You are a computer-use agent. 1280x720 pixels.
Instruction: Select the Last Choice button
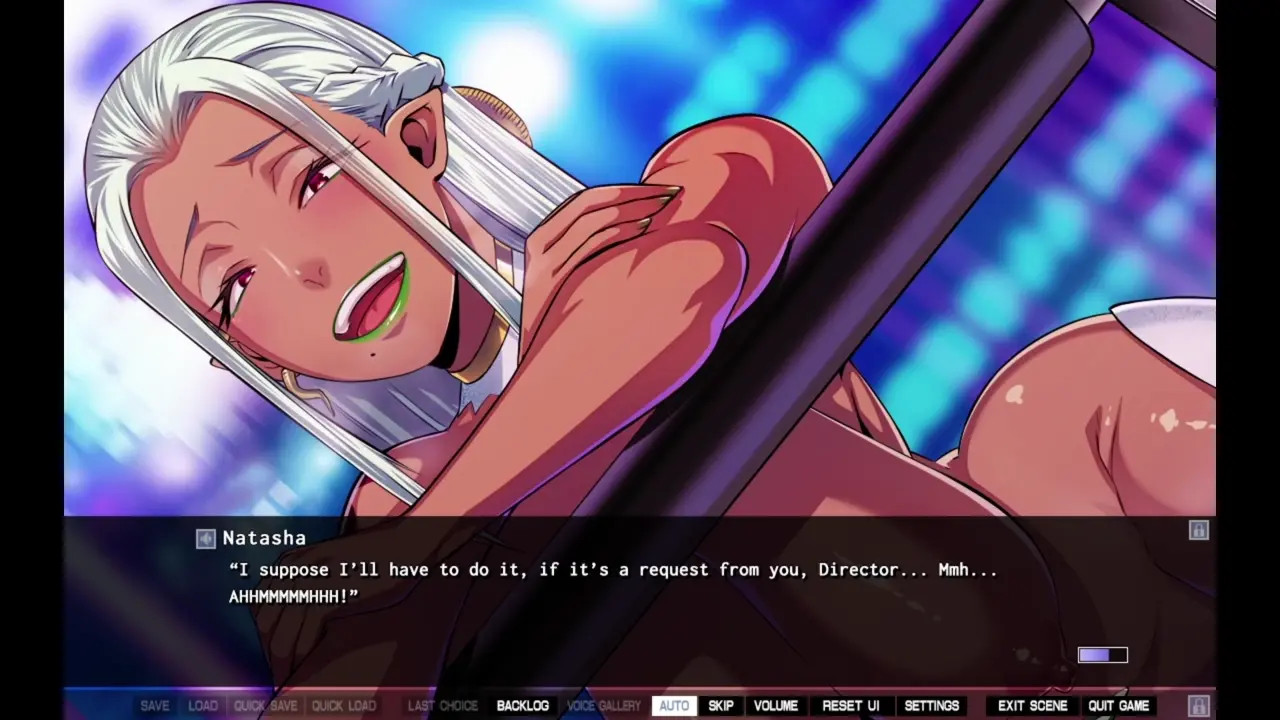click(x=443, y=706)
